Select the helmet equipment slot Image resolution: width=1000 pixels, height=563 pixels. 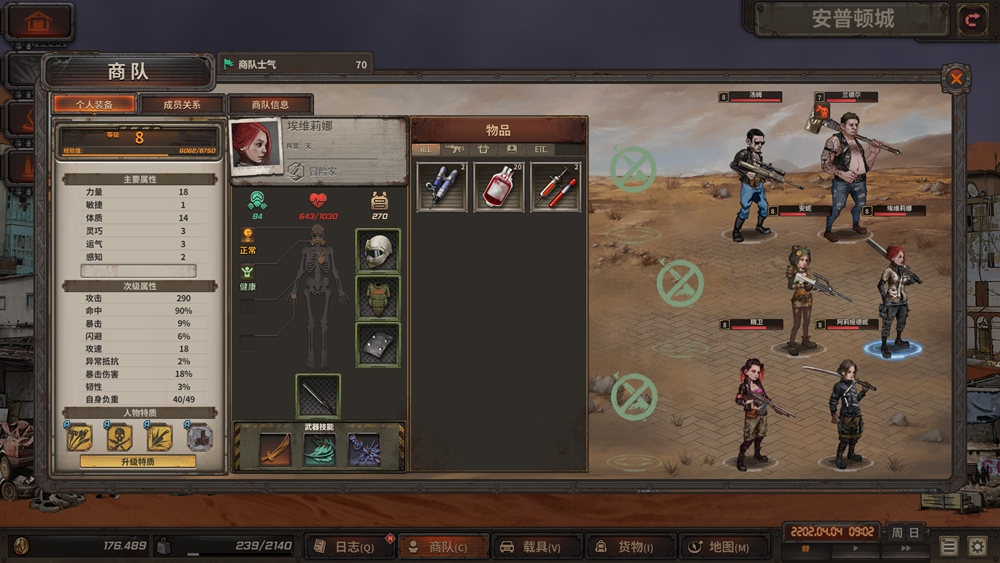(x=378, y=250)
